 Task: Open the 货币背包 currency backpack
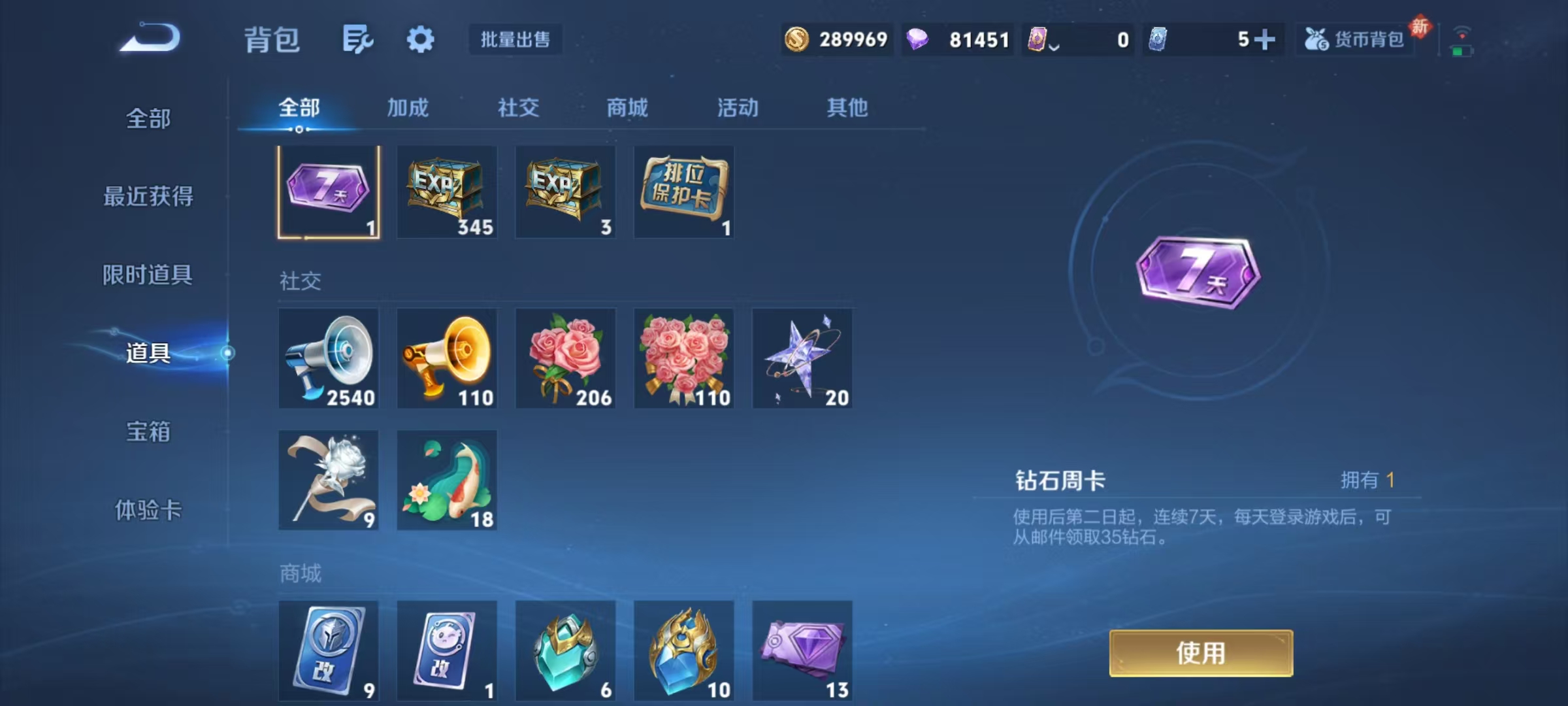pos(1354,39)
